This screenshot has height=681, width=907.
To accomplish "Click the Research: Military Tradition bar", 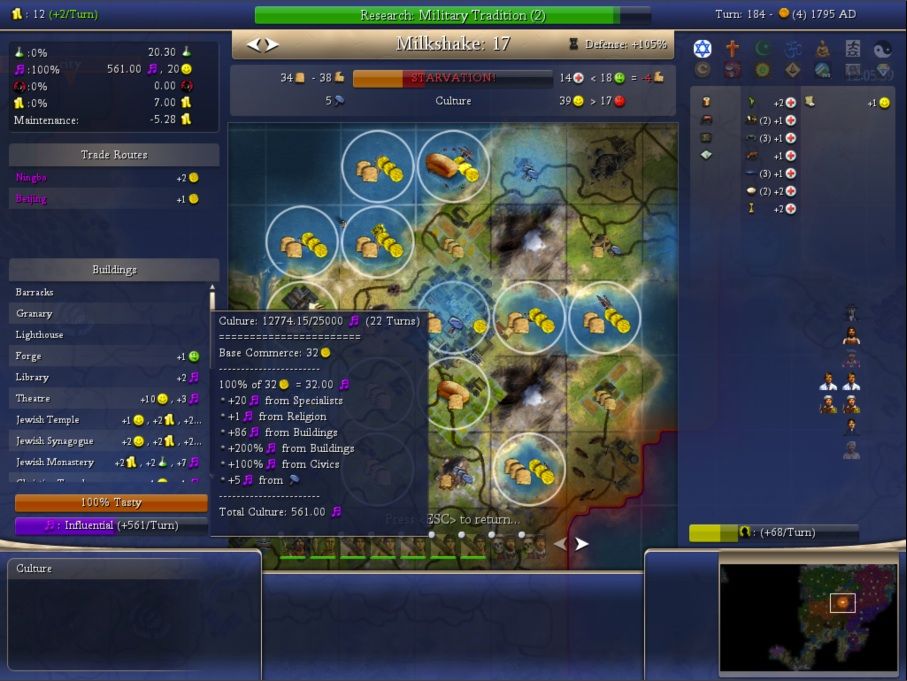I will pyautogui.click(x=452, y=16).
